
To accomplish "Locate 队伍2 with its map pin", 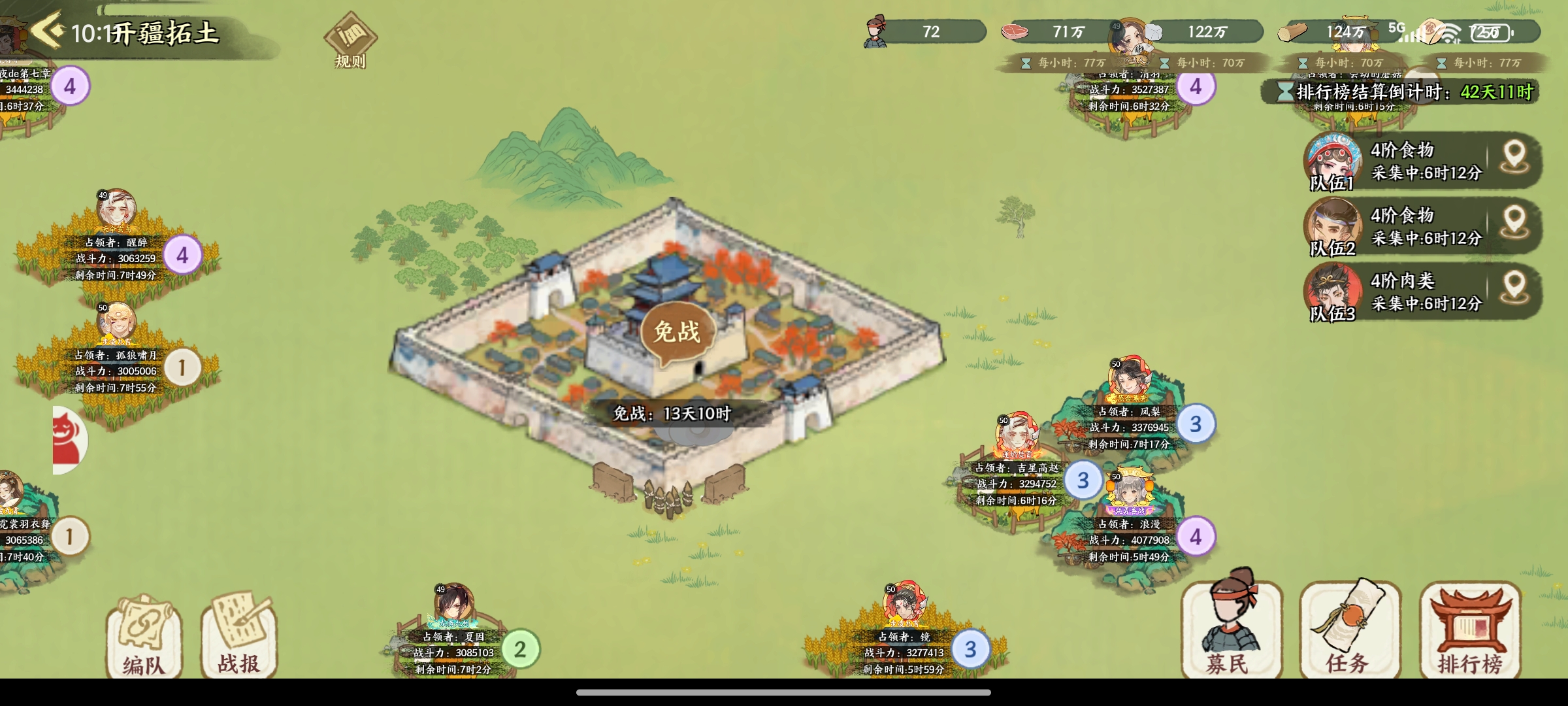I will point(1514,224).
